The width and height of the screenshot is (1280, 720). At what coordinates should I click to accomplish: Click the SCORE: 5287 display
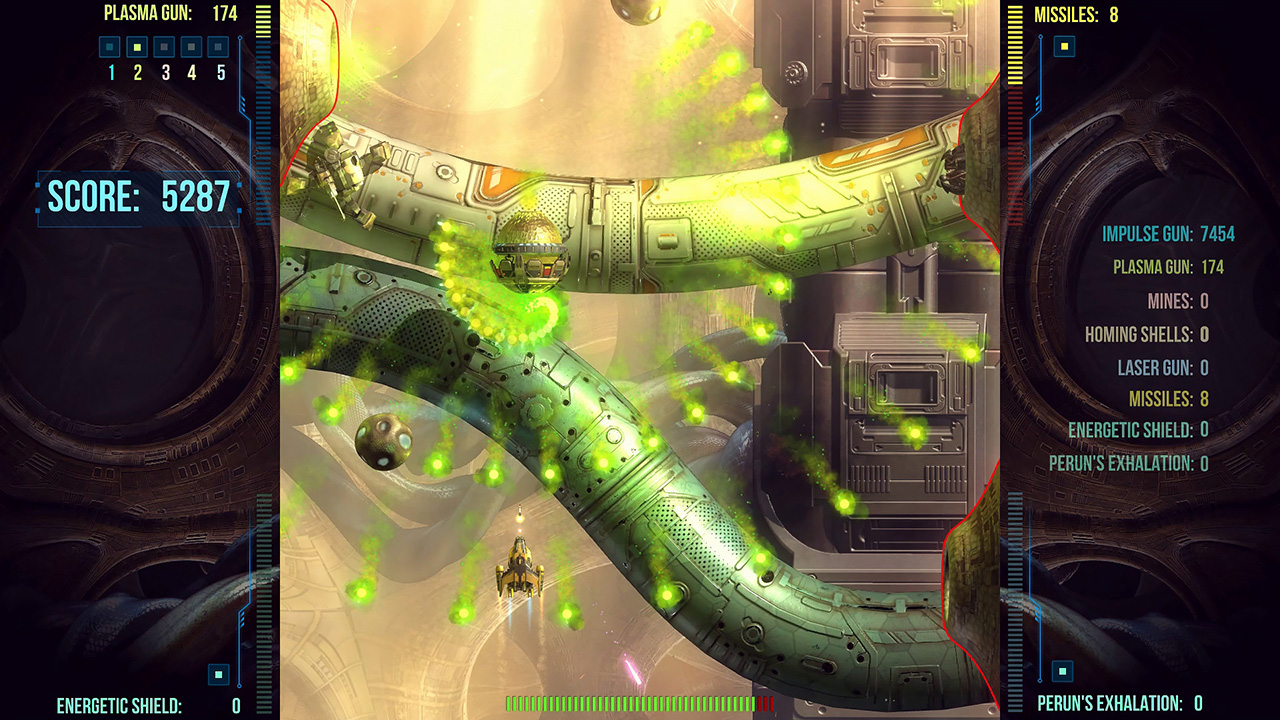140,196
